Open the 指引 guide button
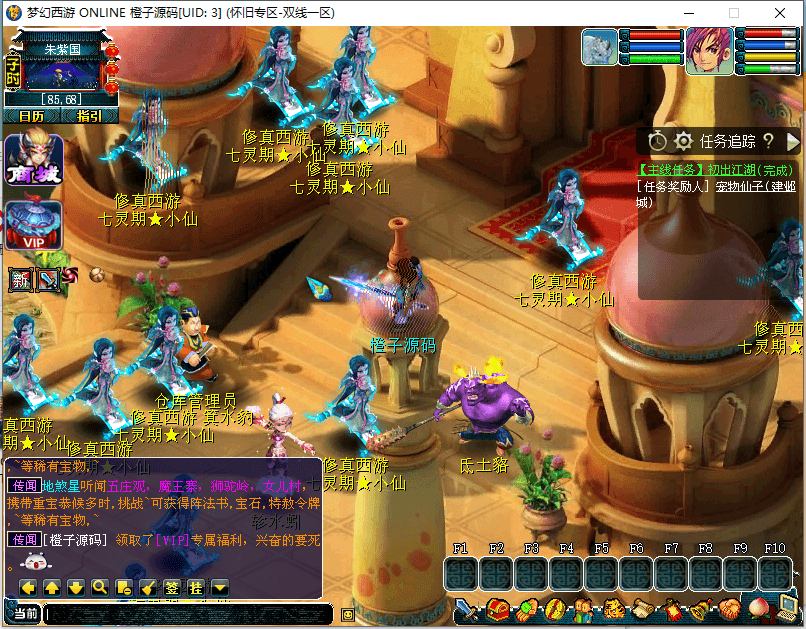Screen dimensions: 806x629 click(x=89, y=116)
